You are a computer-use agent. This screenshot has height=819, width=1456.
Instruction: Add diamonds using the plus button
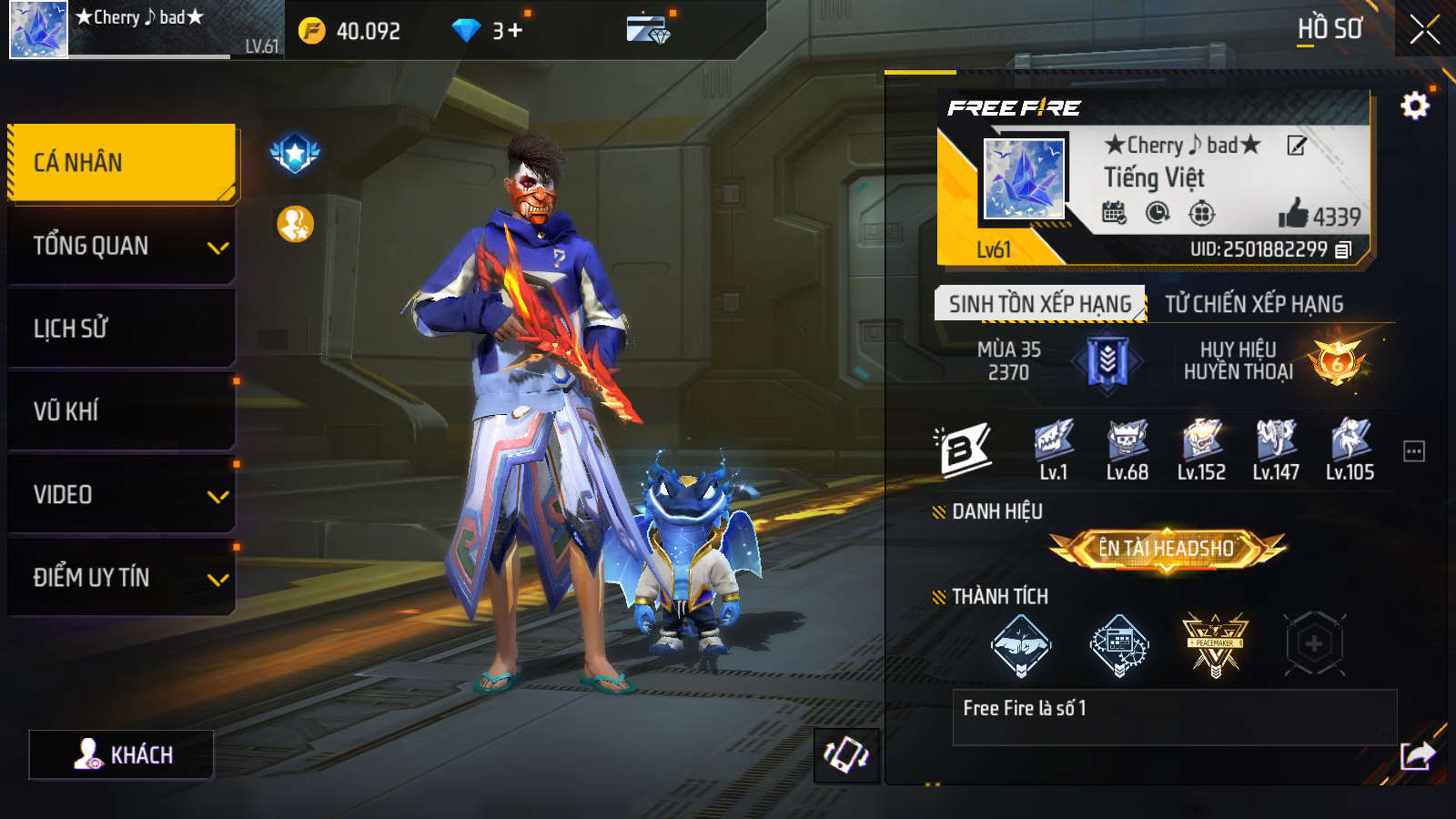click(x=515, y=31)
